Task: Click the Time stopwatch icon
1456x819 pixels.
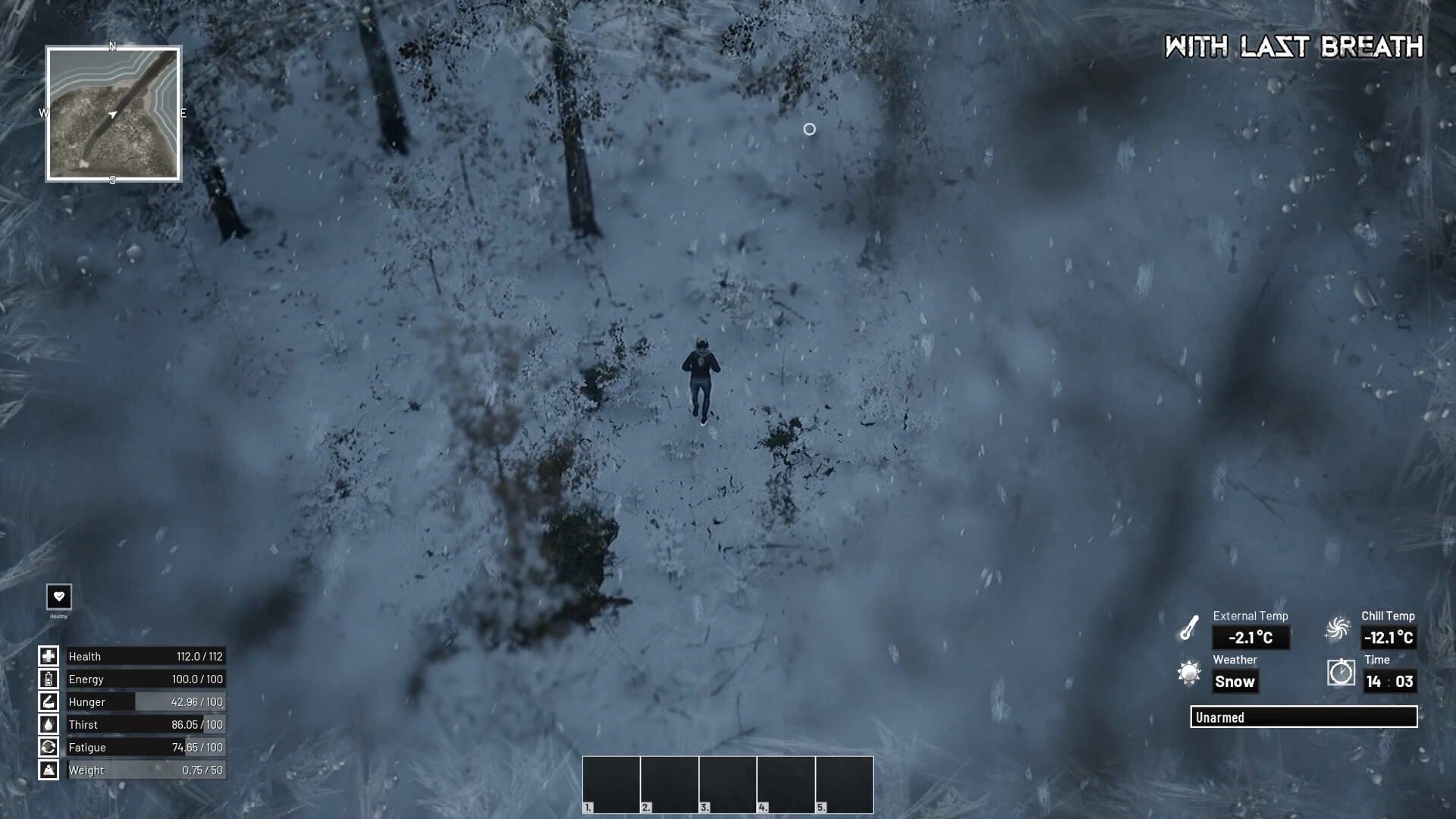Action: (x=1341, y=673)
